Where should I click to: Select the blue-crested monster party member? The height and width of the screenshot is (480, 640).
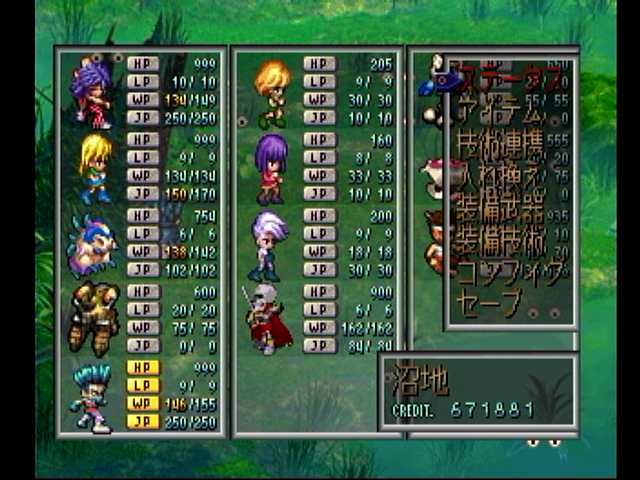pos(94,243)
